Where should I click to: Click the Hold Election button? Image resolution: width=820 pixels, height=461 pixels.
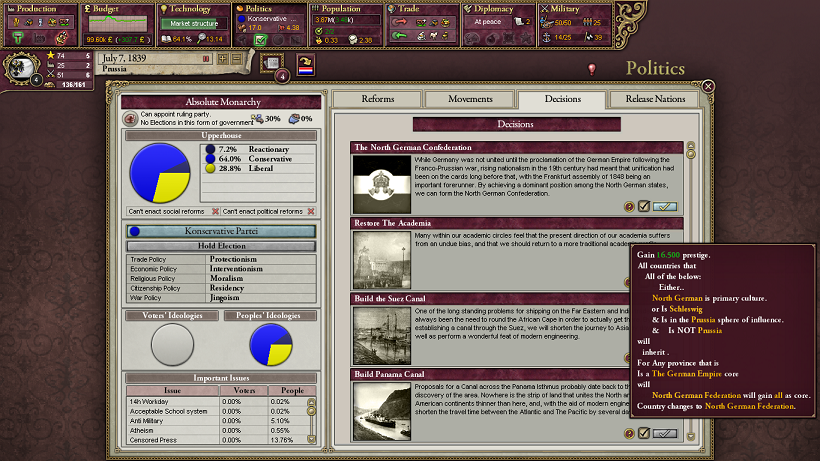coord(221,246)
